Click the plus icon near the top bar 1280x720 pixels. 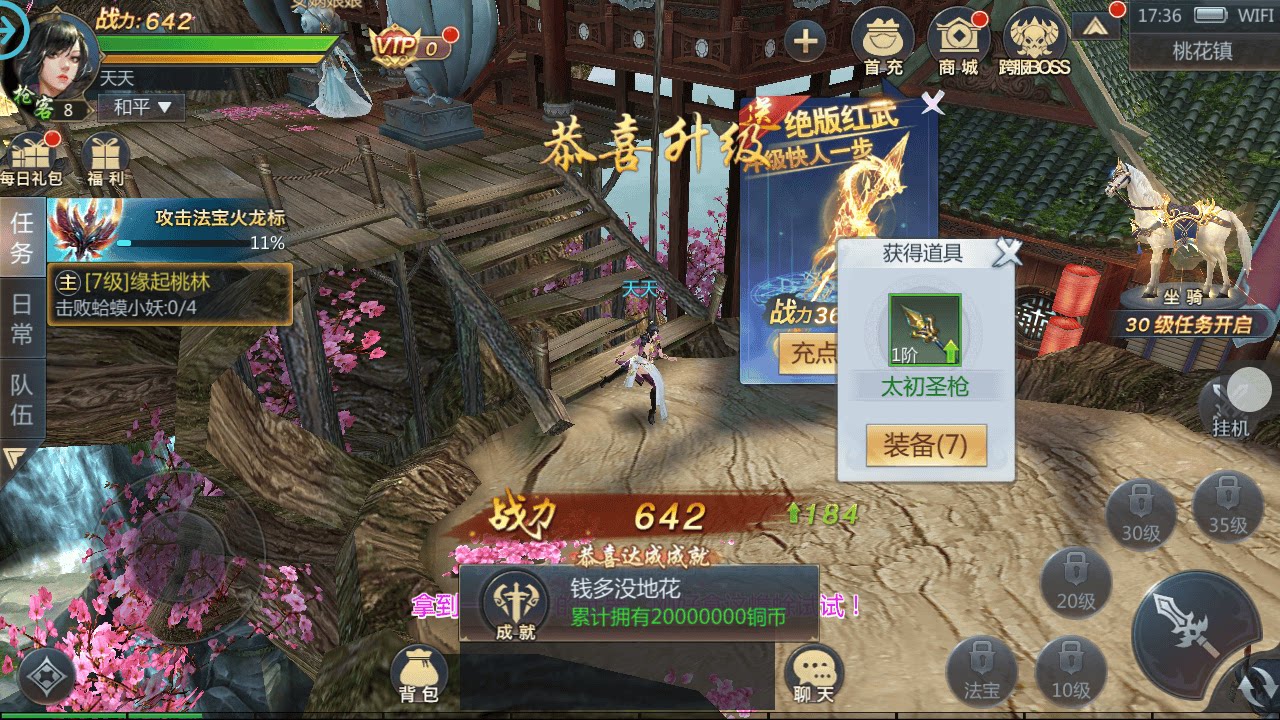tap(806, 41)
